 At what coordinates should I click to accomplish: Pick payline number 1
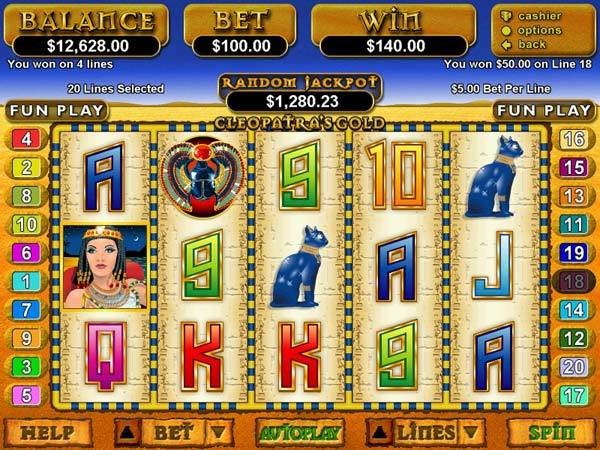point(25,282)
